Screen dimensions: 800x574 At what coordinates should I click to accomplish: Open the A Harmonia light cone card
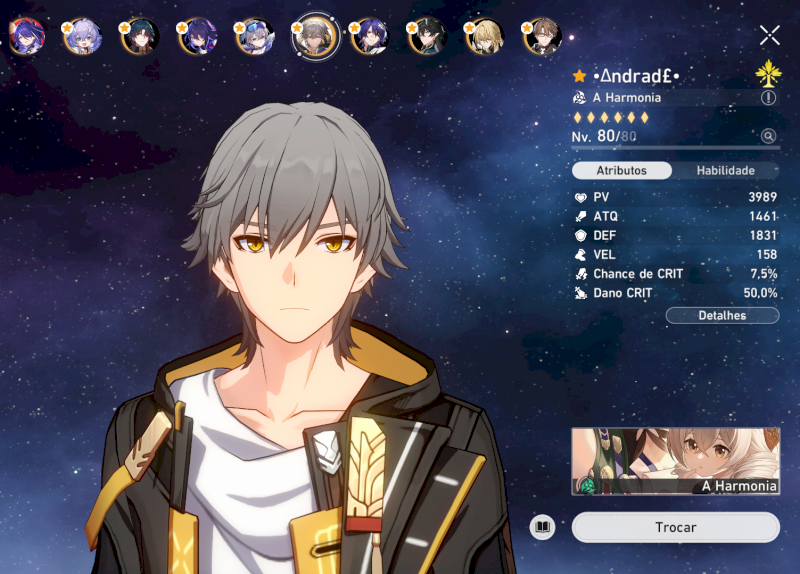pyautogui.click(x=675, y=461)
